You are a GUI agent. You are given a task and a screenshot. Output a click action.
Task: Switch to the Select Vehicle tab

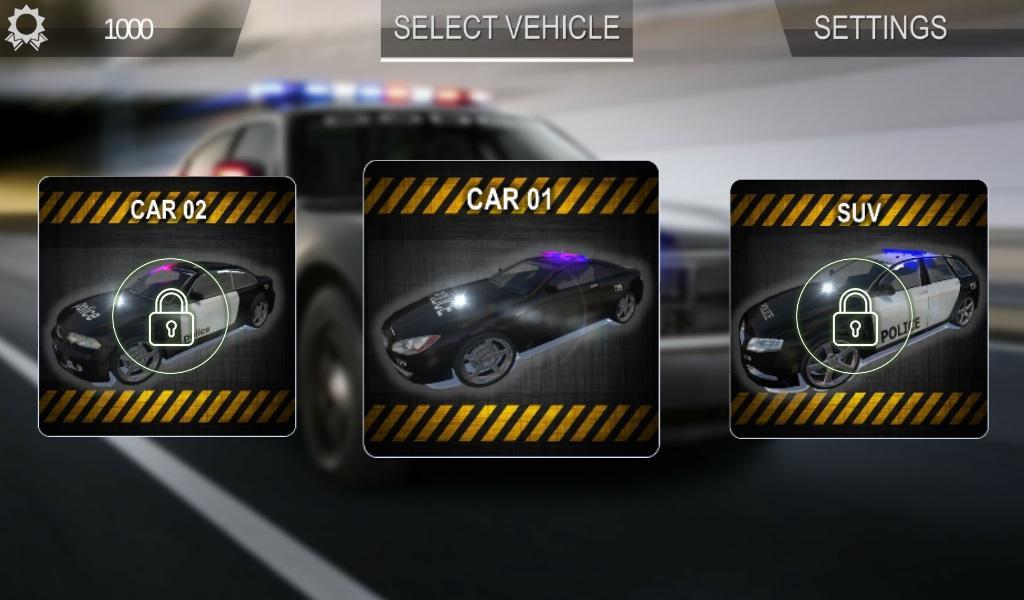(506, 28)
